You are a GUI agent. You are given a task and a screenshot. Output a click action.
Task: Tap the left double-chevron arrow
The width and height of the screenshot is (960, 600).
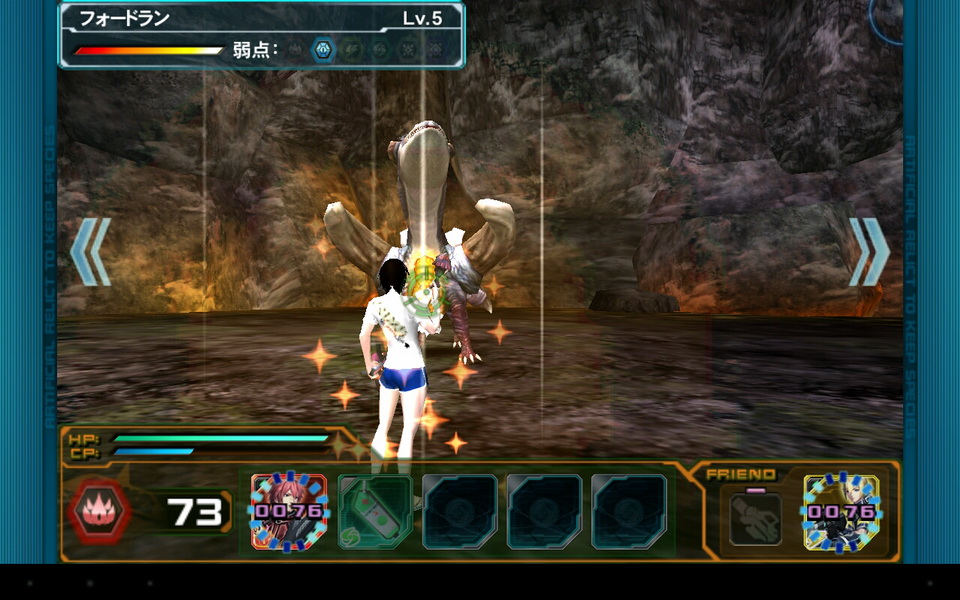pos(90,252)
